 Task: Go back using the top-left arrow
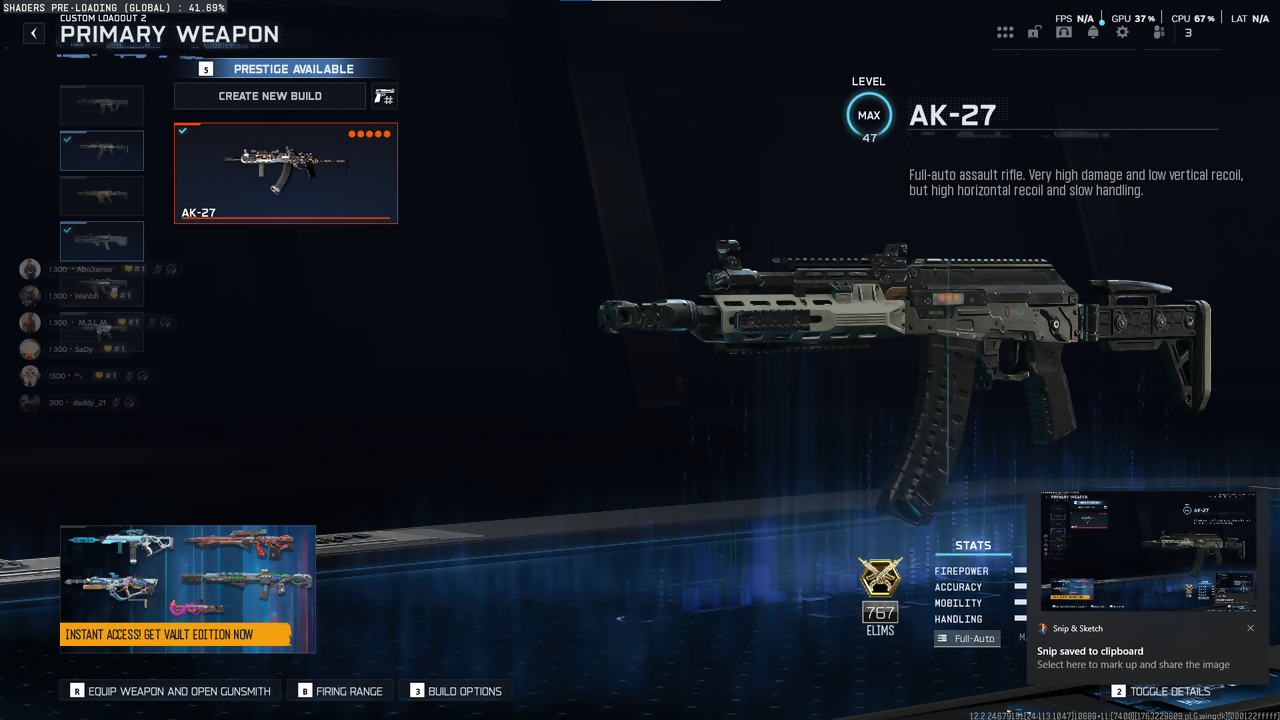pos(34,33)
